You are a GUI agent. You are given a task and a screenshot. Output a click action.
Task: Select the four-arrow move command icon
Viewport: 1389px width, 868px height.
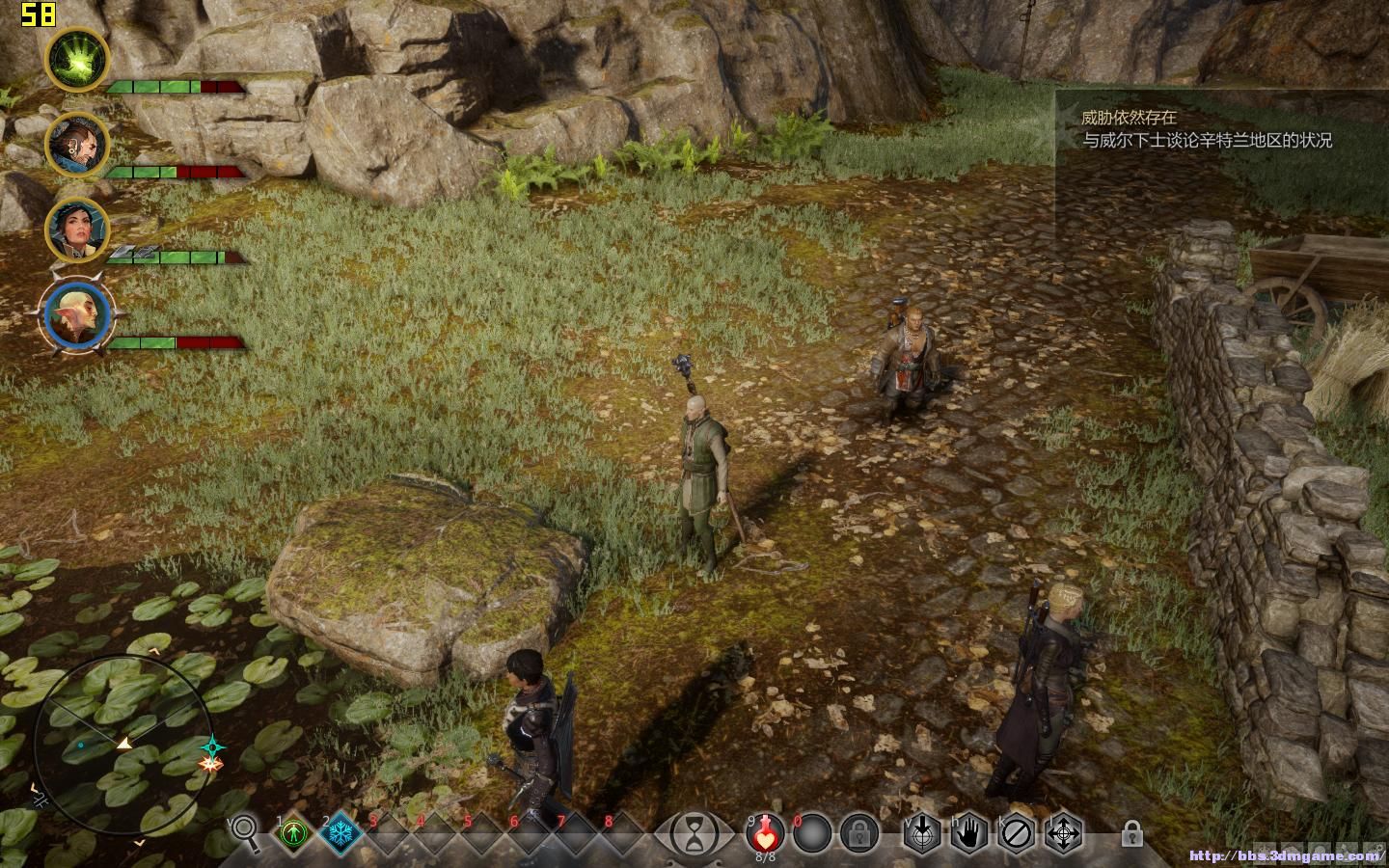(x=1063, y=832)
